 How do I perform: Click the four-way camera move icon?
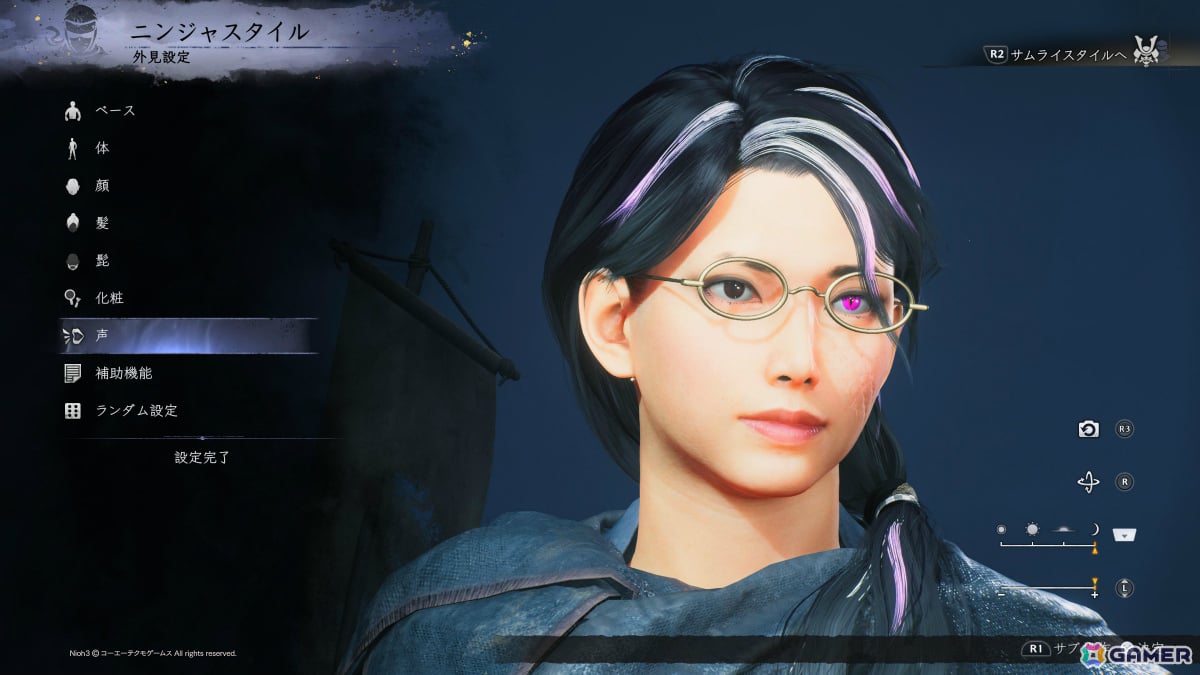click(1088, 483)
